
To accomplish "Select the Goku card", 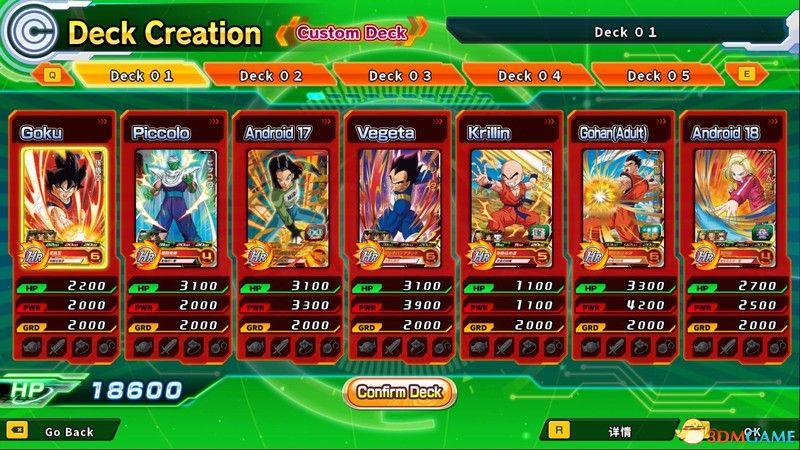I will [x=65, y=200].
